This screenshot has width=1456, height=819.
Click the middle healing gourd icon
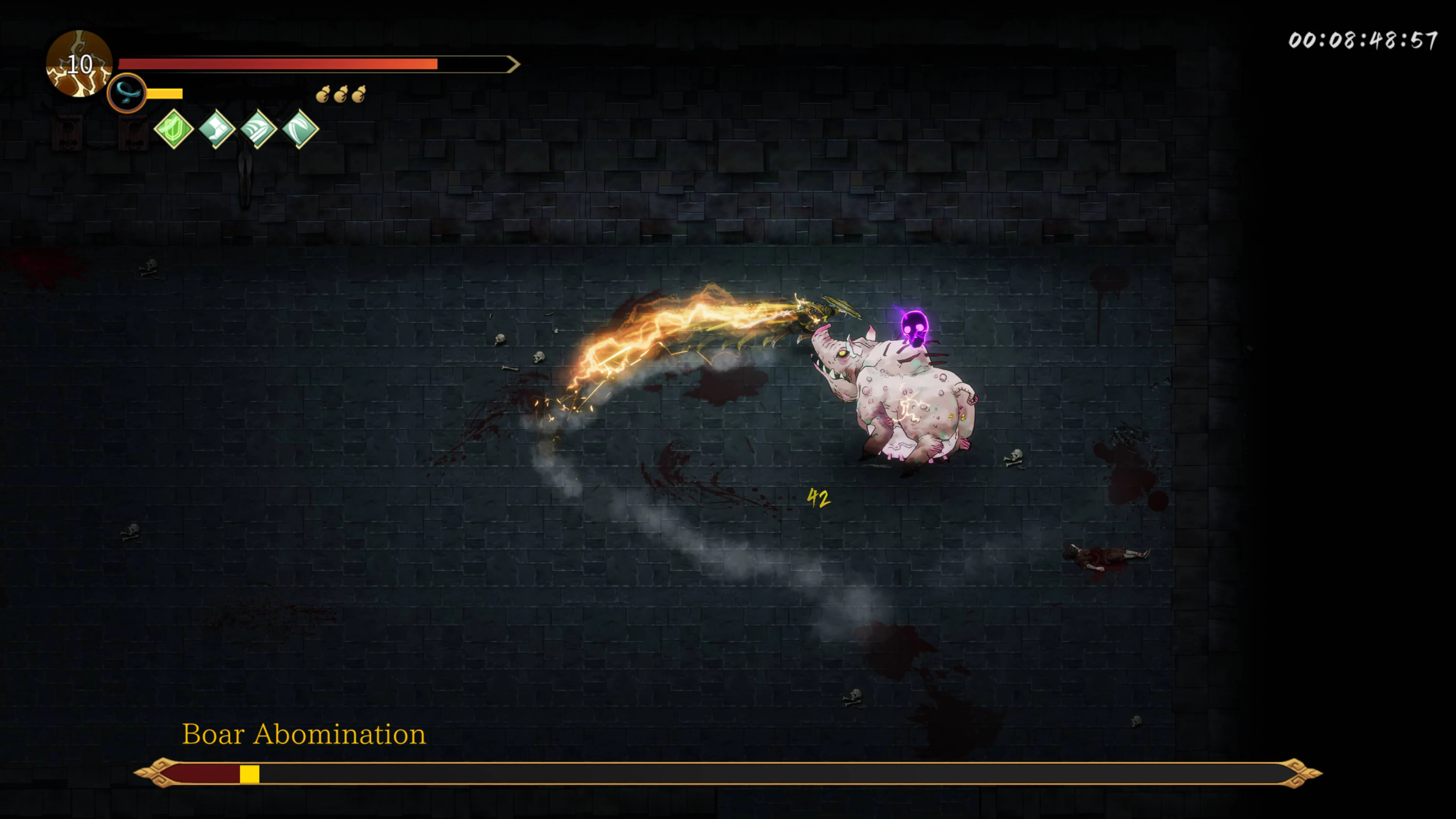tap(341, 94)
